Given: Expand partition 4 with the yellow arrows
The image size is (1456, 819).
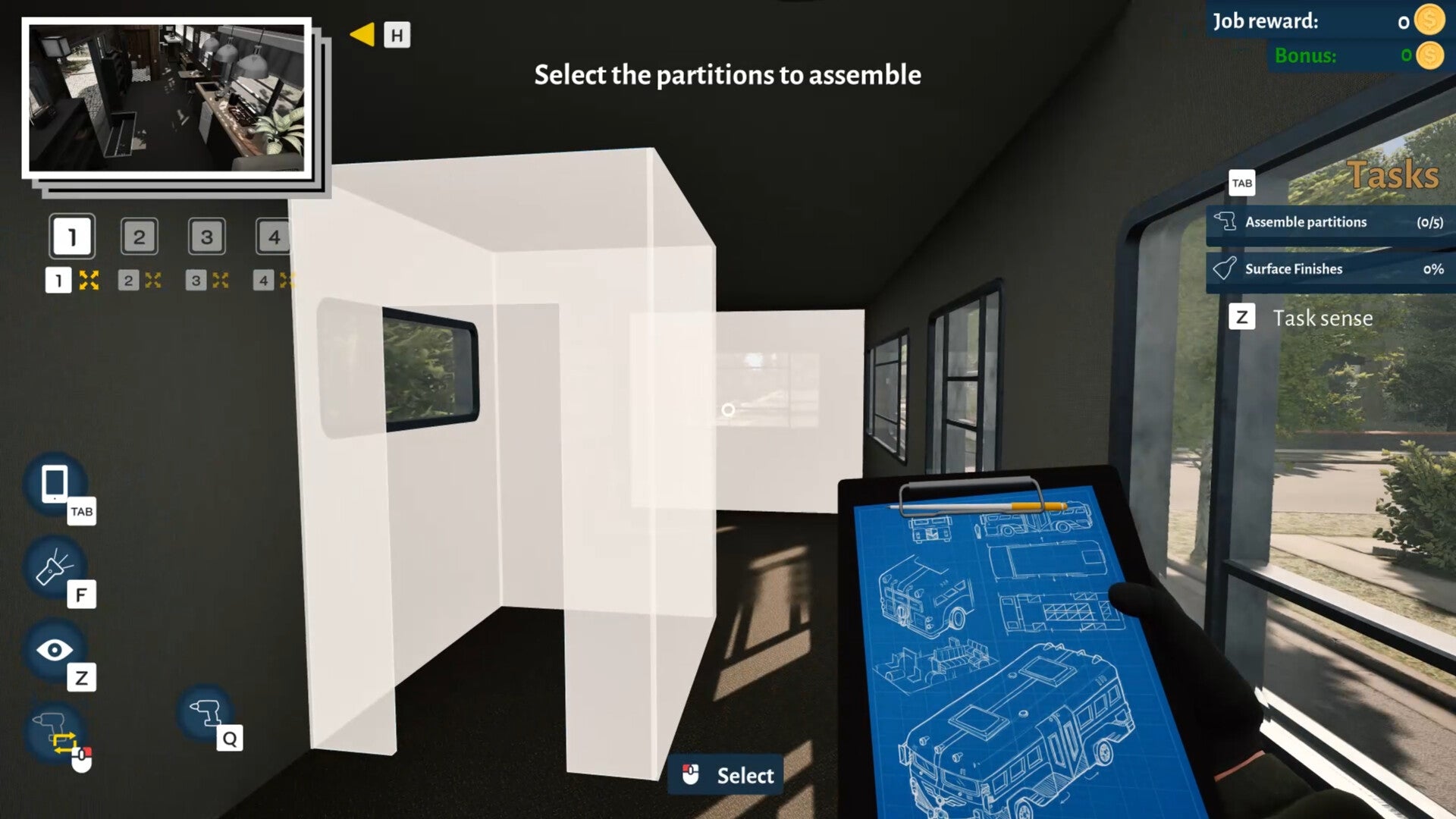Looking at the screenshot, I should (x=287, y=280).
